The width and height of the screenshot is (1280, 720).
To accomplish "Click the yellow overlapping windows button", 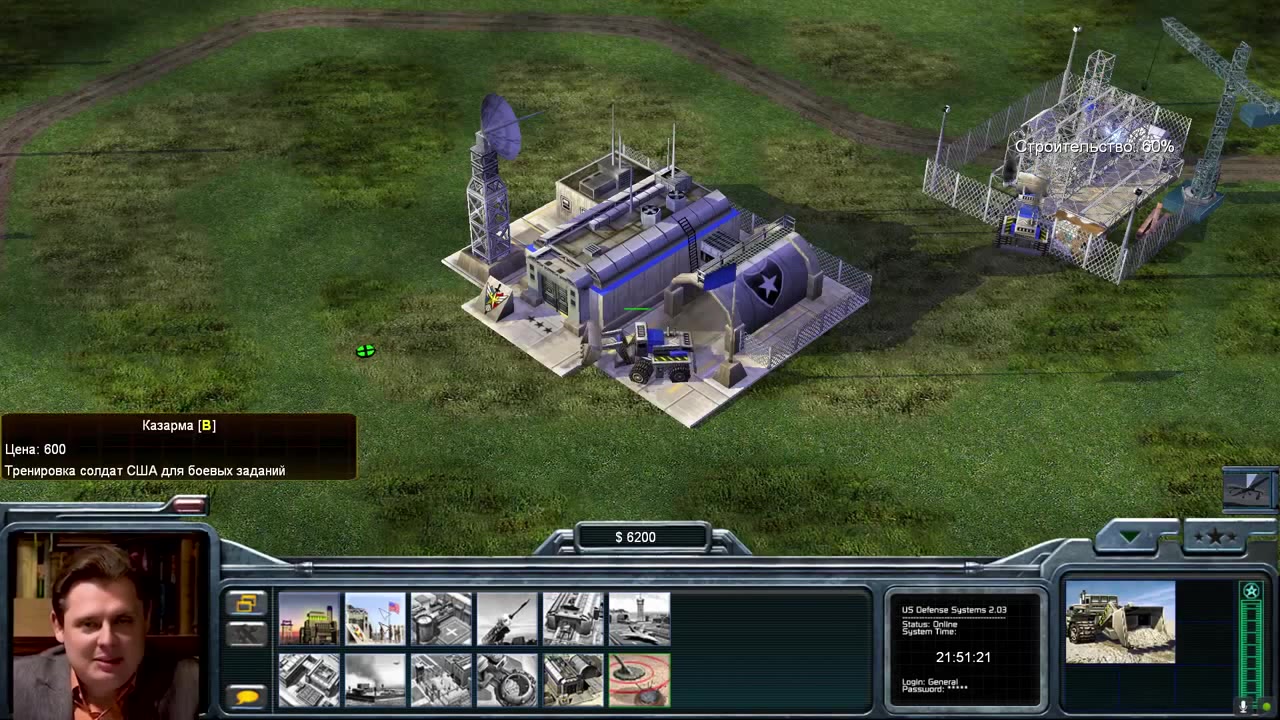I will [246, 603].
